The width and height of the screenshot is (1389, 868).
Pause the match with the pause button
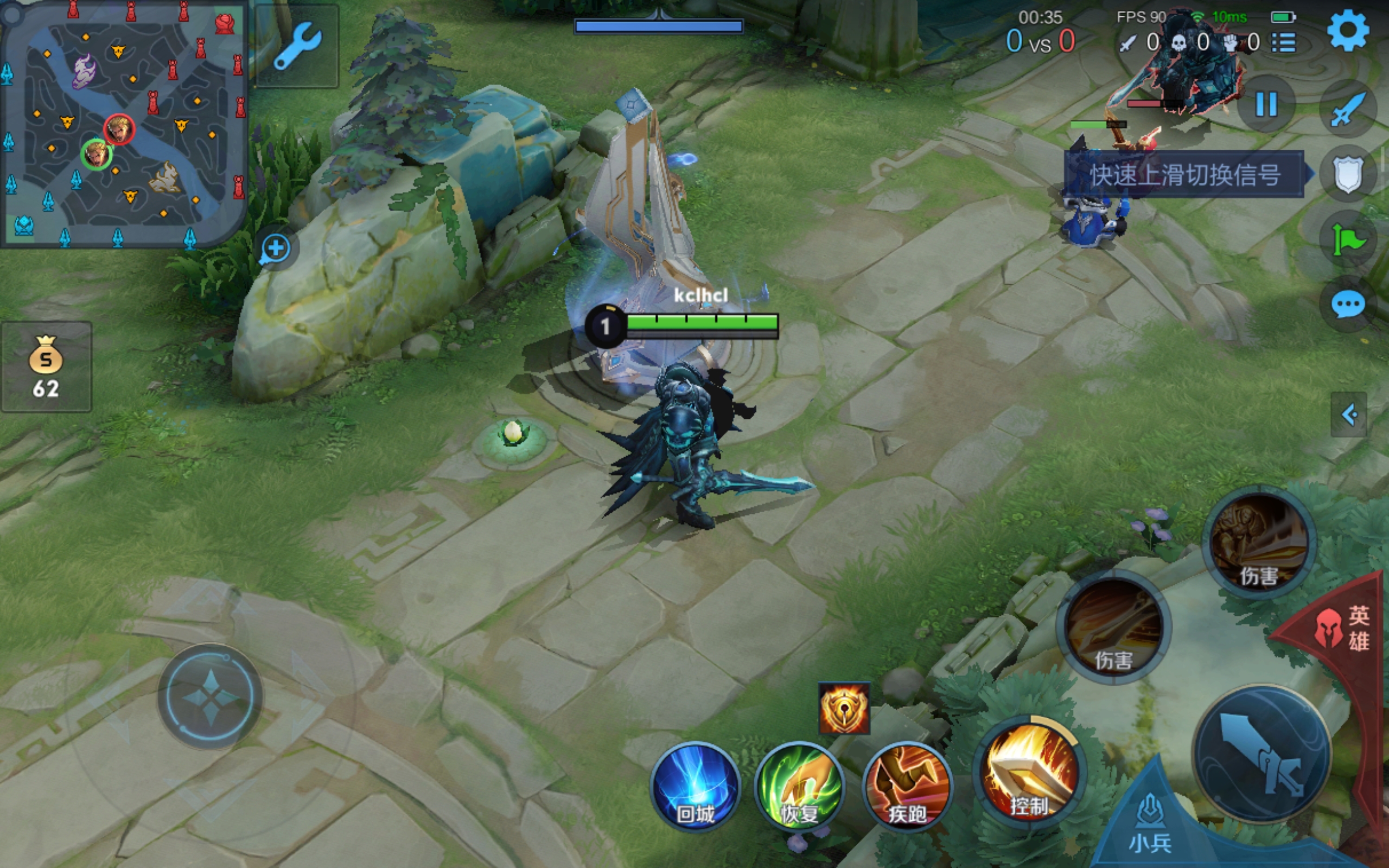pyautogui.click(x=1266, y=105)
